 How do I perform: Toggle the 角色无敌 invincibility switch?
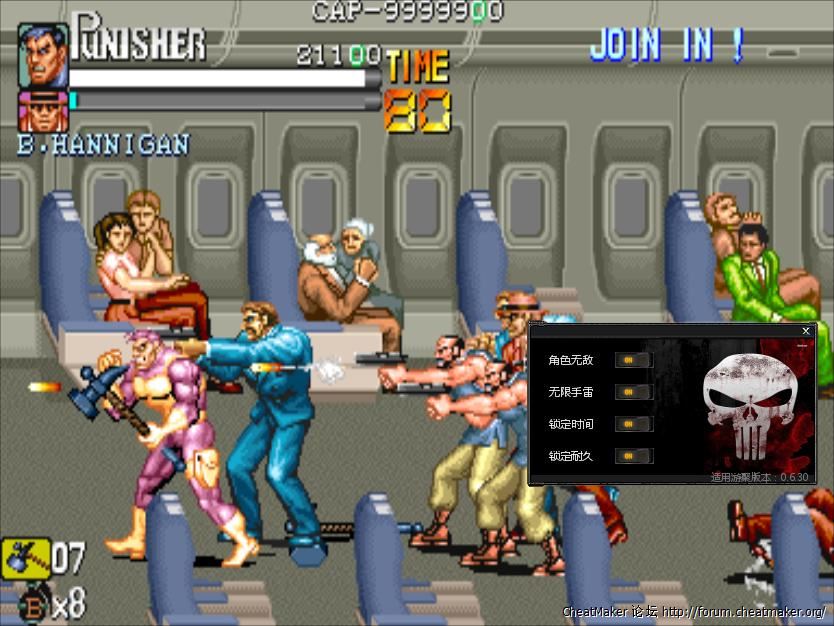pyautogui.click(x=632, y=360)
